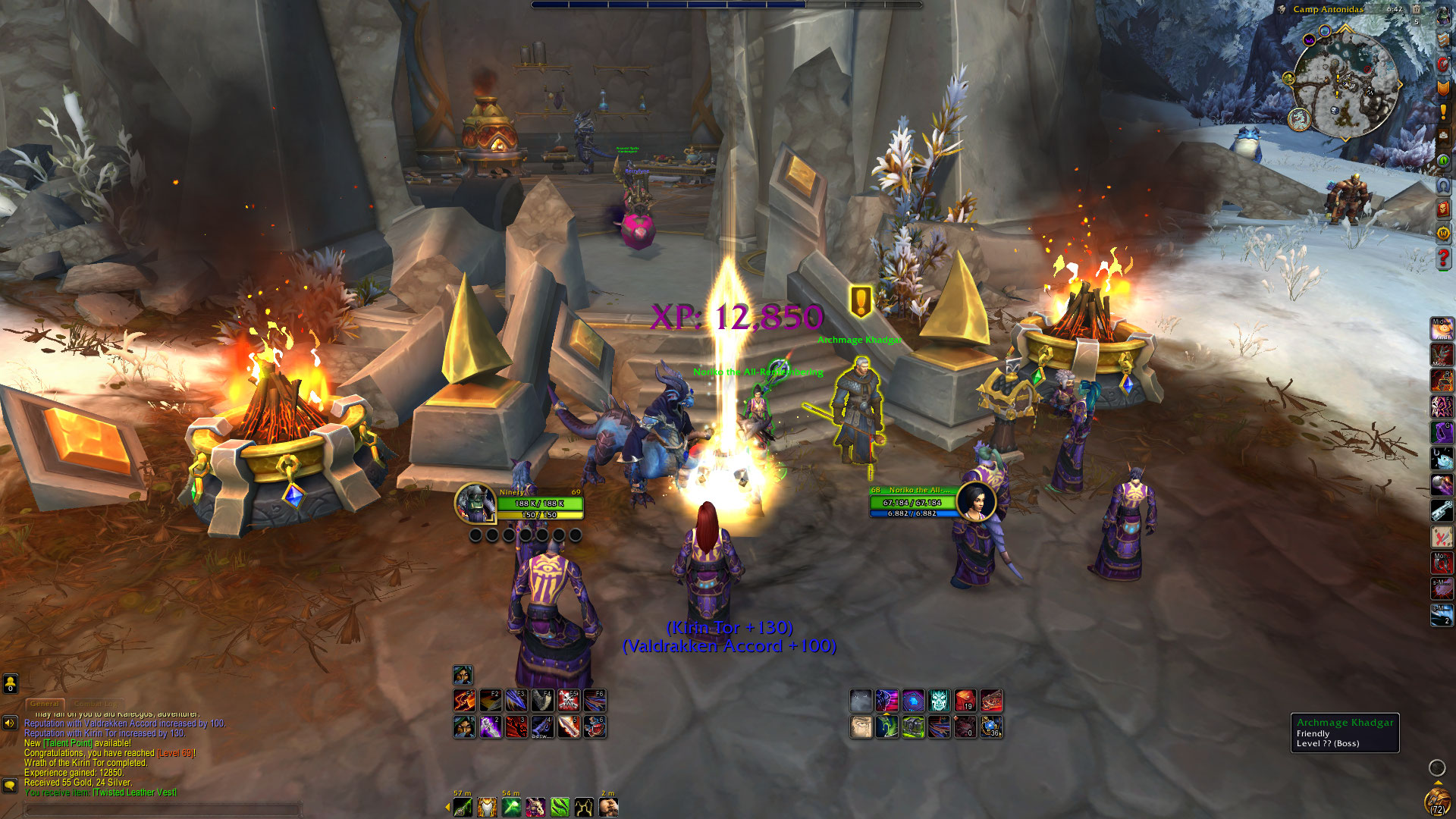Click the silver skeleton key ability icon
Screen dimensions: 1456x819
coord(1442,511)
